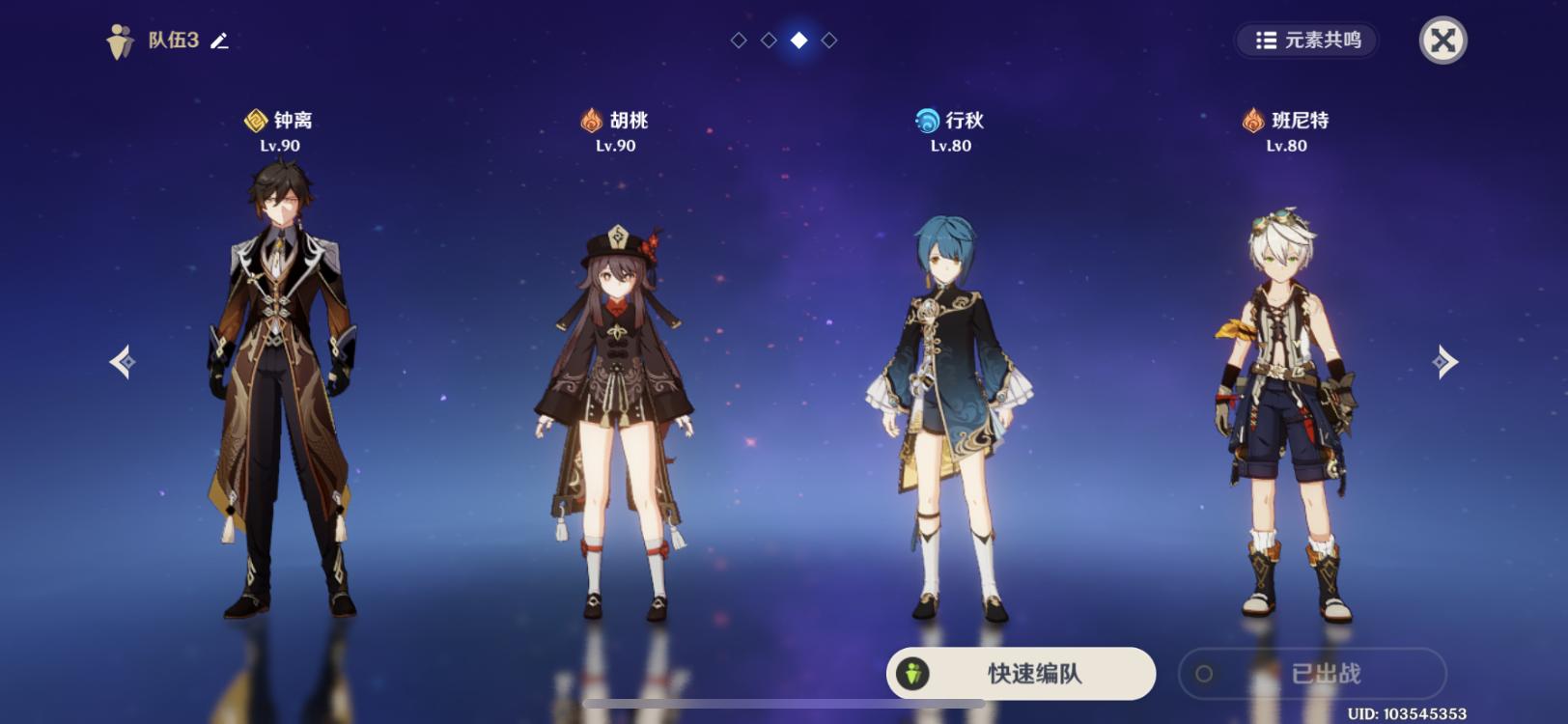Click the list icon inside the 元素共鸣 button

(1268, 42)
